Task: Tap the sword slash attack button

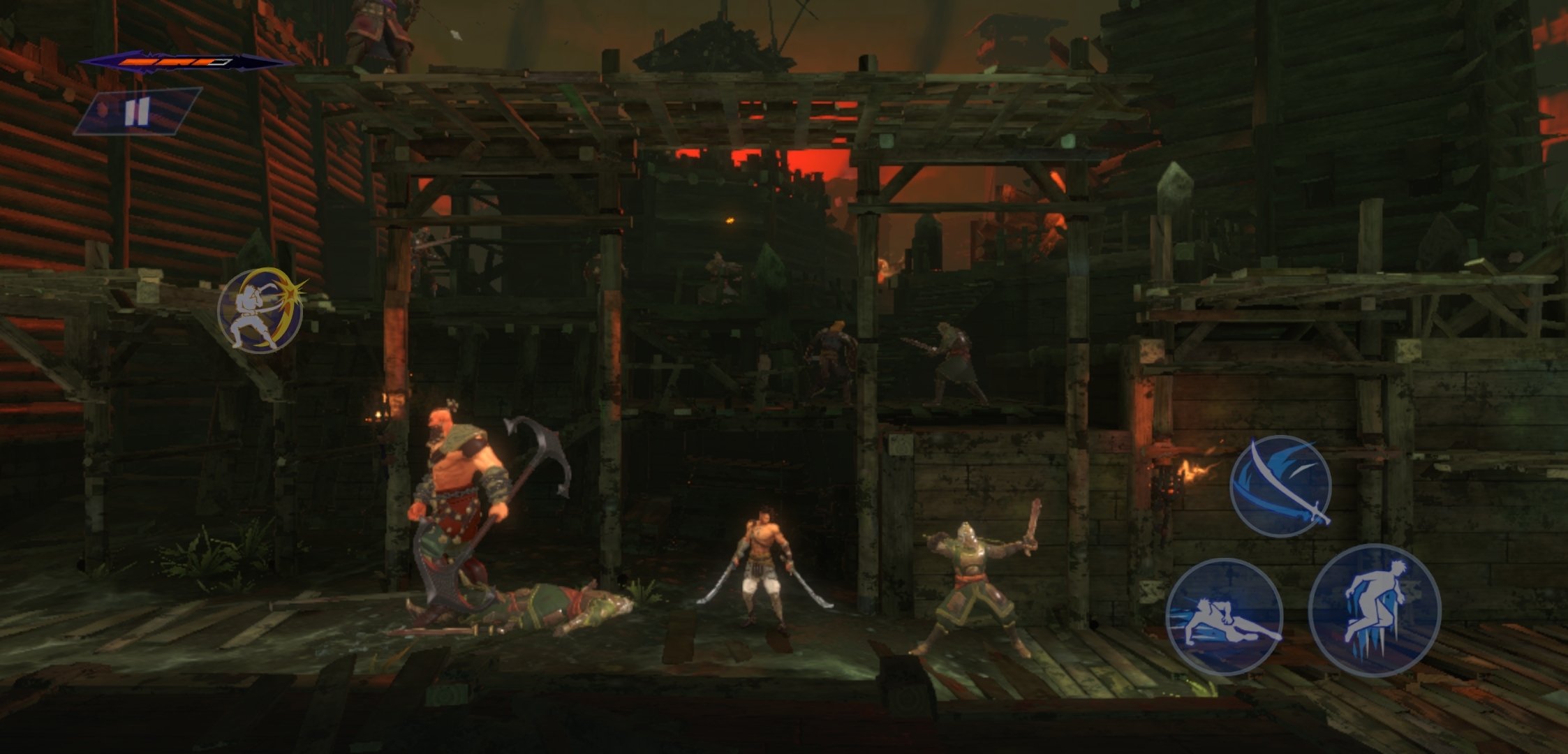Action: tap(1280, 486)
